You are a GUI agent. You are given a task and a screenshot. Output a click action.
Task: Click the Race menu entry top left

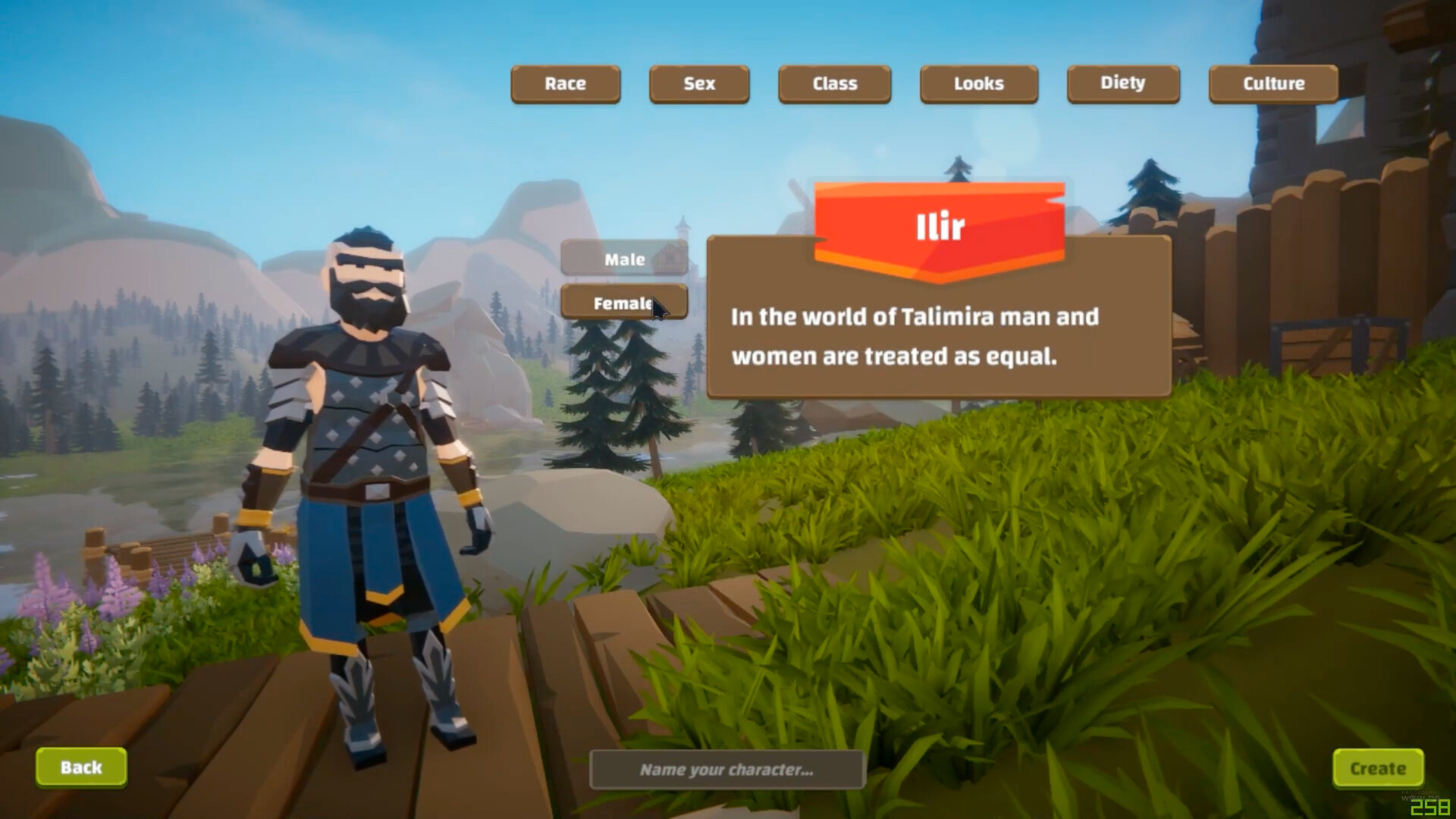pos(565,83)
